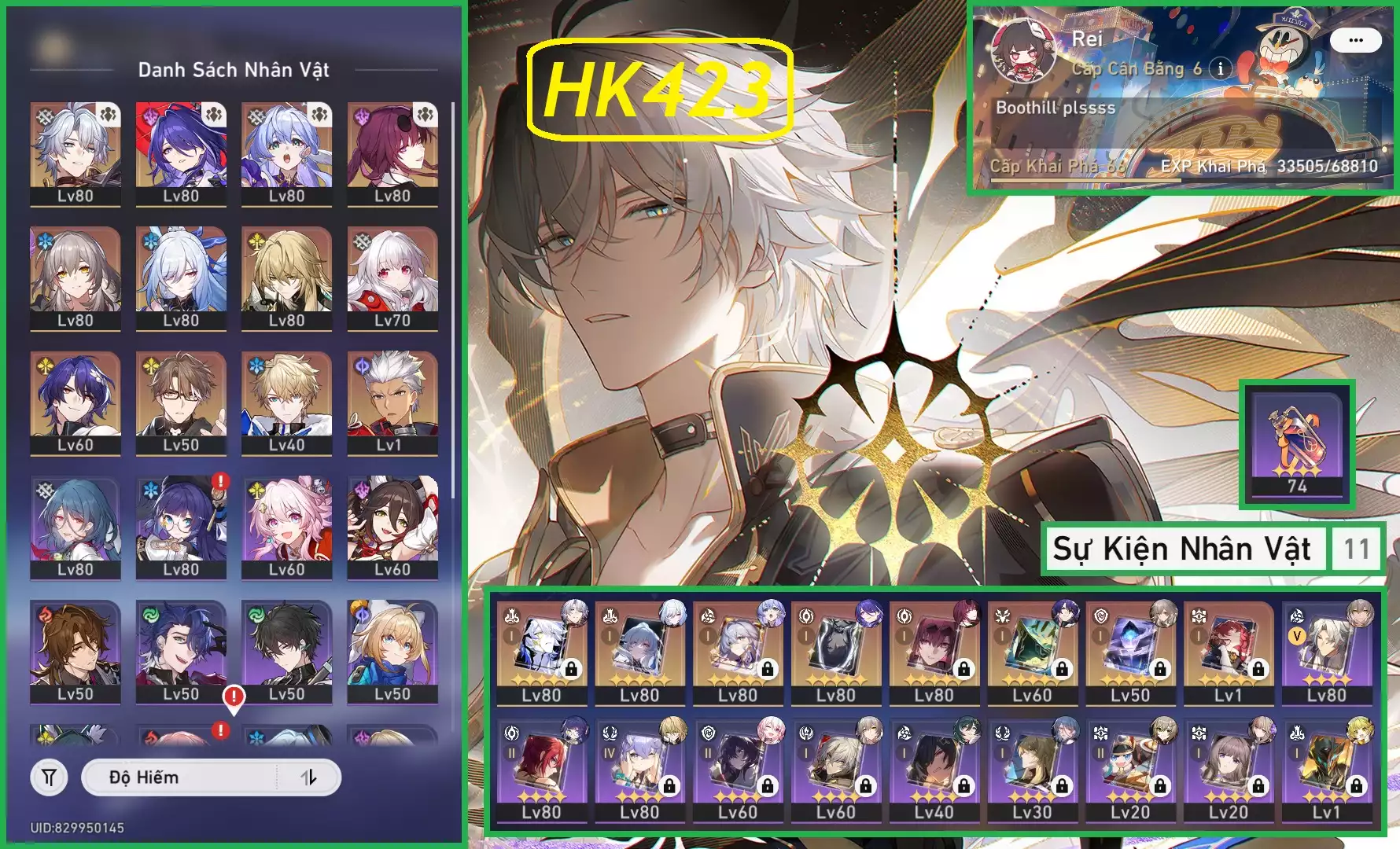Select Kafka's maroon-haired character tile
This screenshot has height=849, width=1400.
[x=392, y=153]
